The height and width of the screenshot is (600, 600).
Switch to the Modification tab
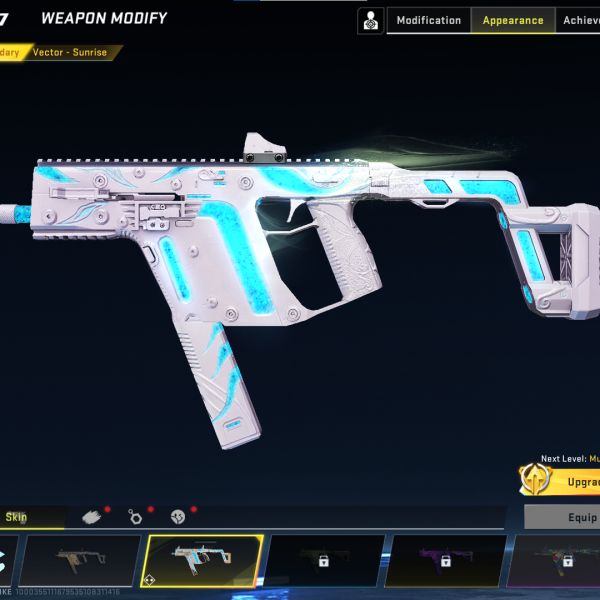coord(429,20)
